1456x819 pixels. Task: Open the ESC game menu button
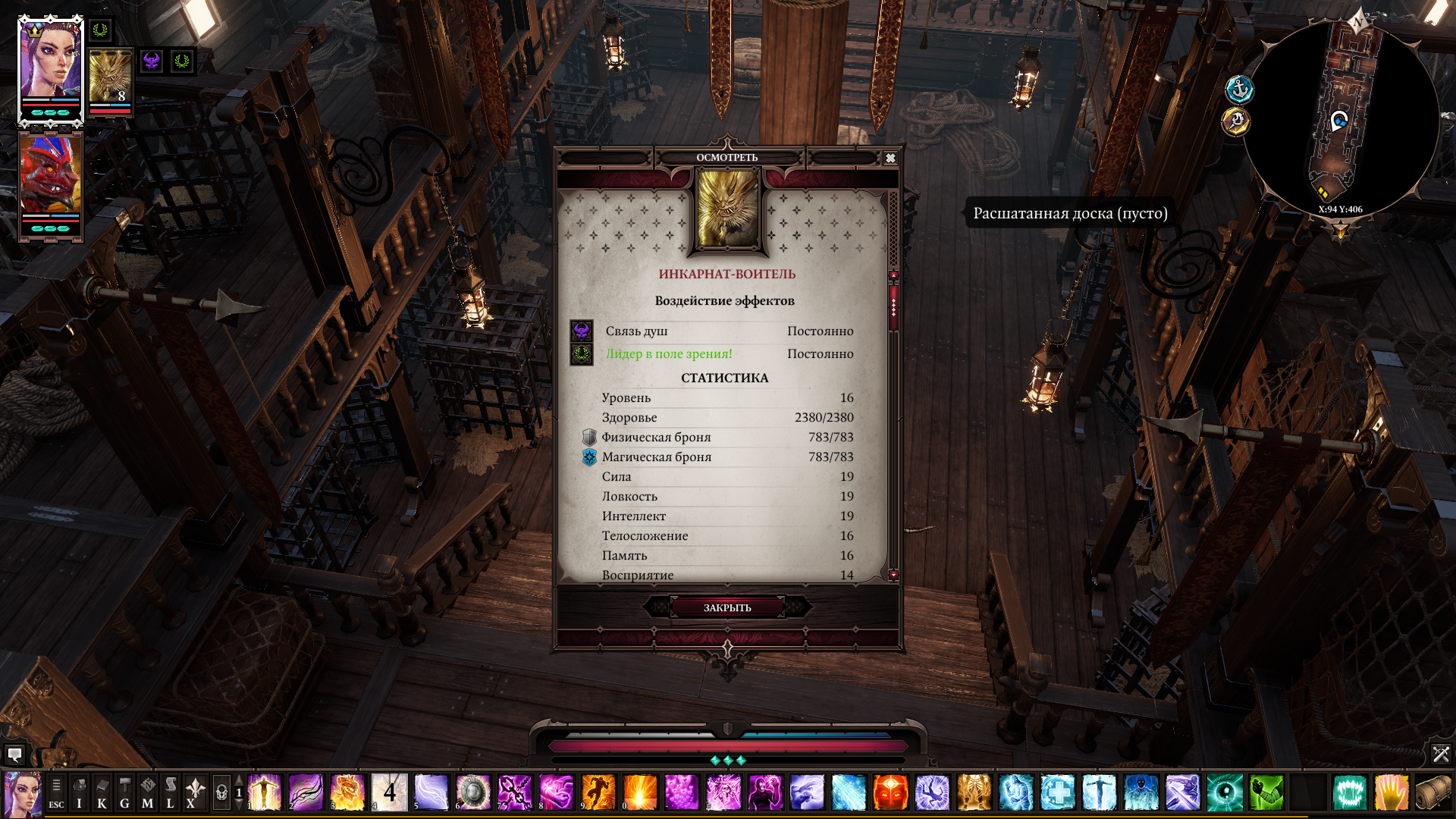[56, 793]
